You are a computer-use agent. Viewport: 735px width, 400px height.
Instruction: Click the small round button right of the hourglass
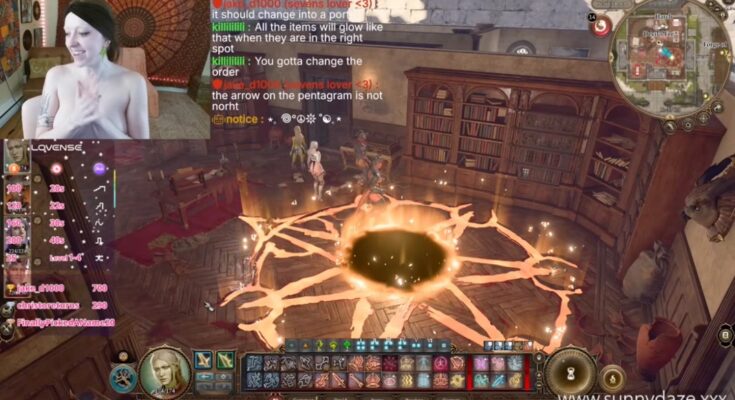[x=612, y=378]
